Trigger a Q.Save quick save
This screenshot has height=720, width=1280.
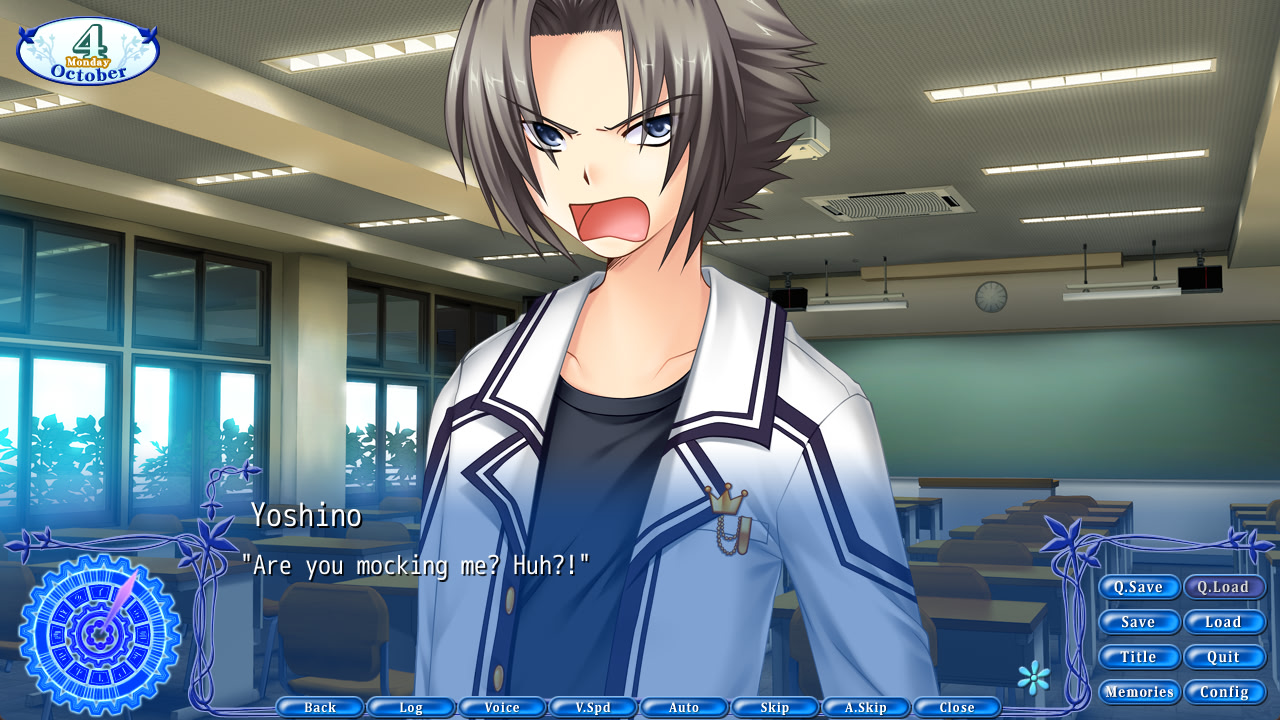click(x=1139, y=587)
